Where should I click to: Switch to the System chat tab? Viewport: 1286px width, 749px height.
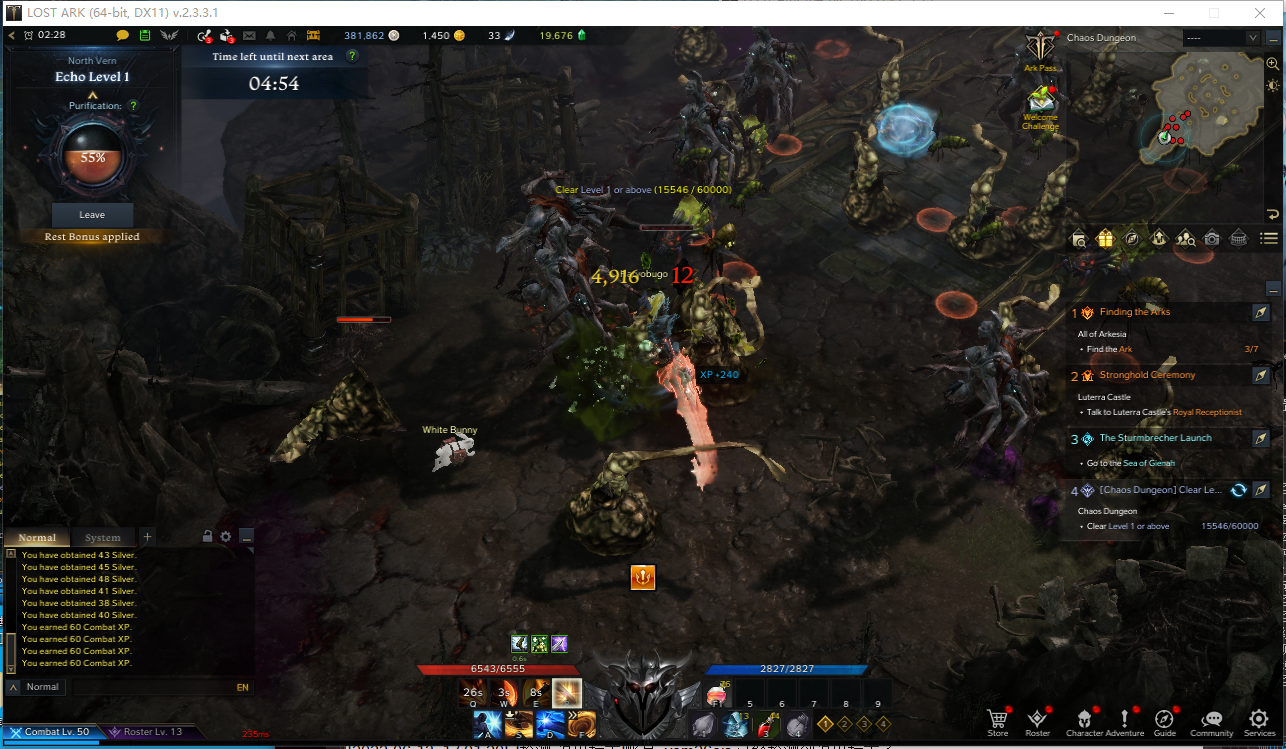tap(102, 538)
